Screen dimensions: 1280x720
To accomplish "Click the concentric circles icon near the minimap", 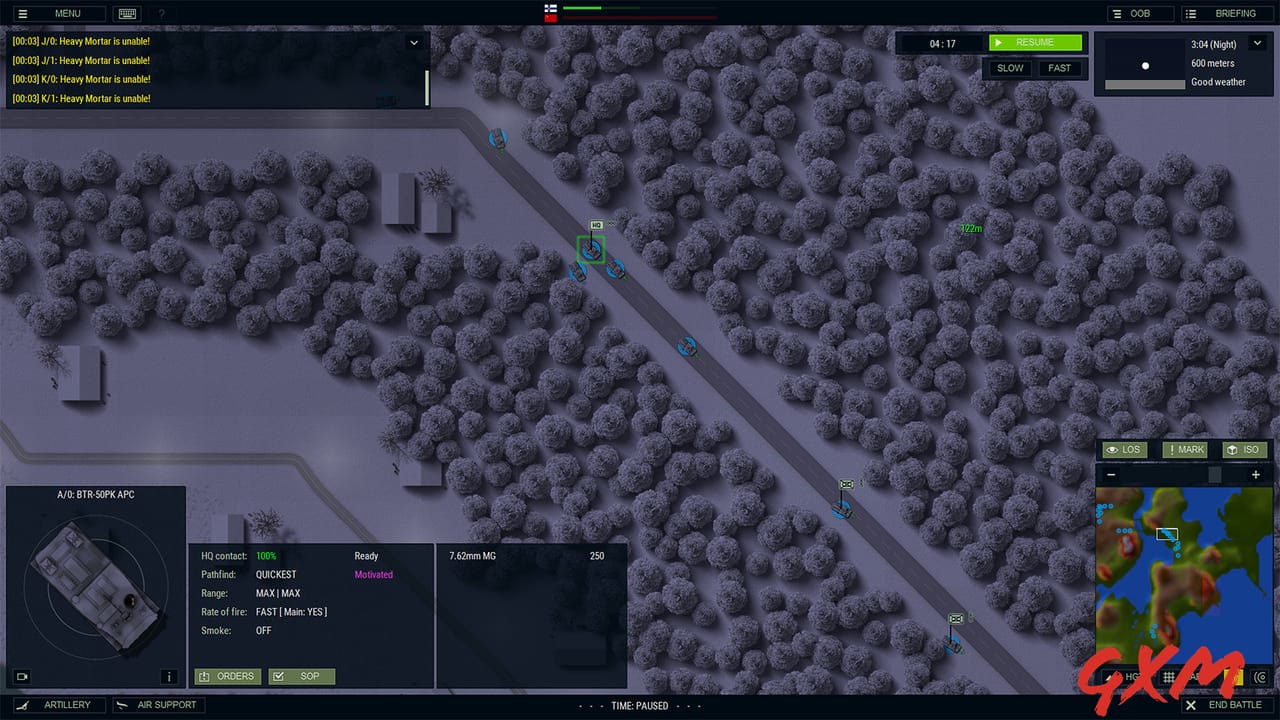I will 1260,678.
